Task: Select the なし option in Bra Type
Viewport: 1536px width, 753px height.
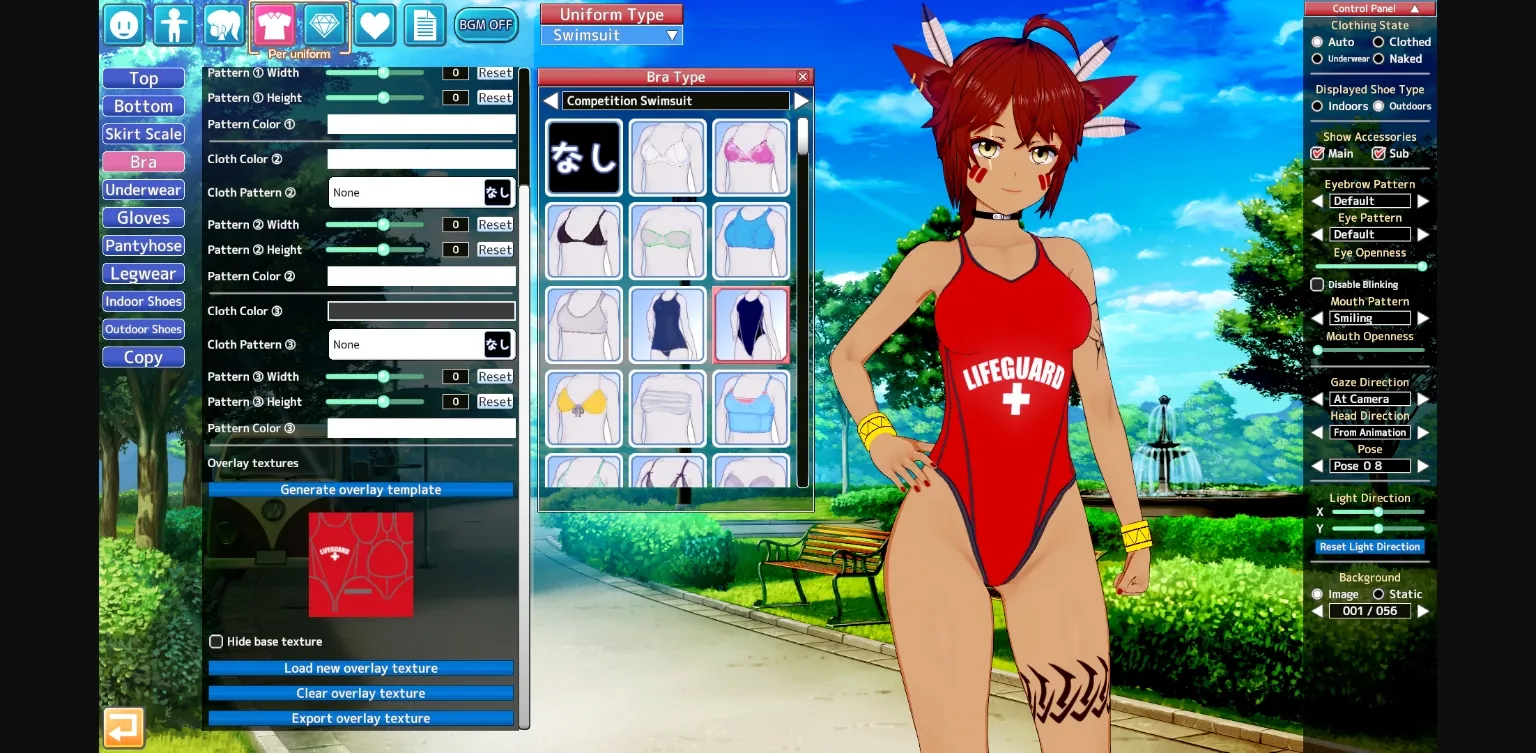Action: [x=583, y=156]
